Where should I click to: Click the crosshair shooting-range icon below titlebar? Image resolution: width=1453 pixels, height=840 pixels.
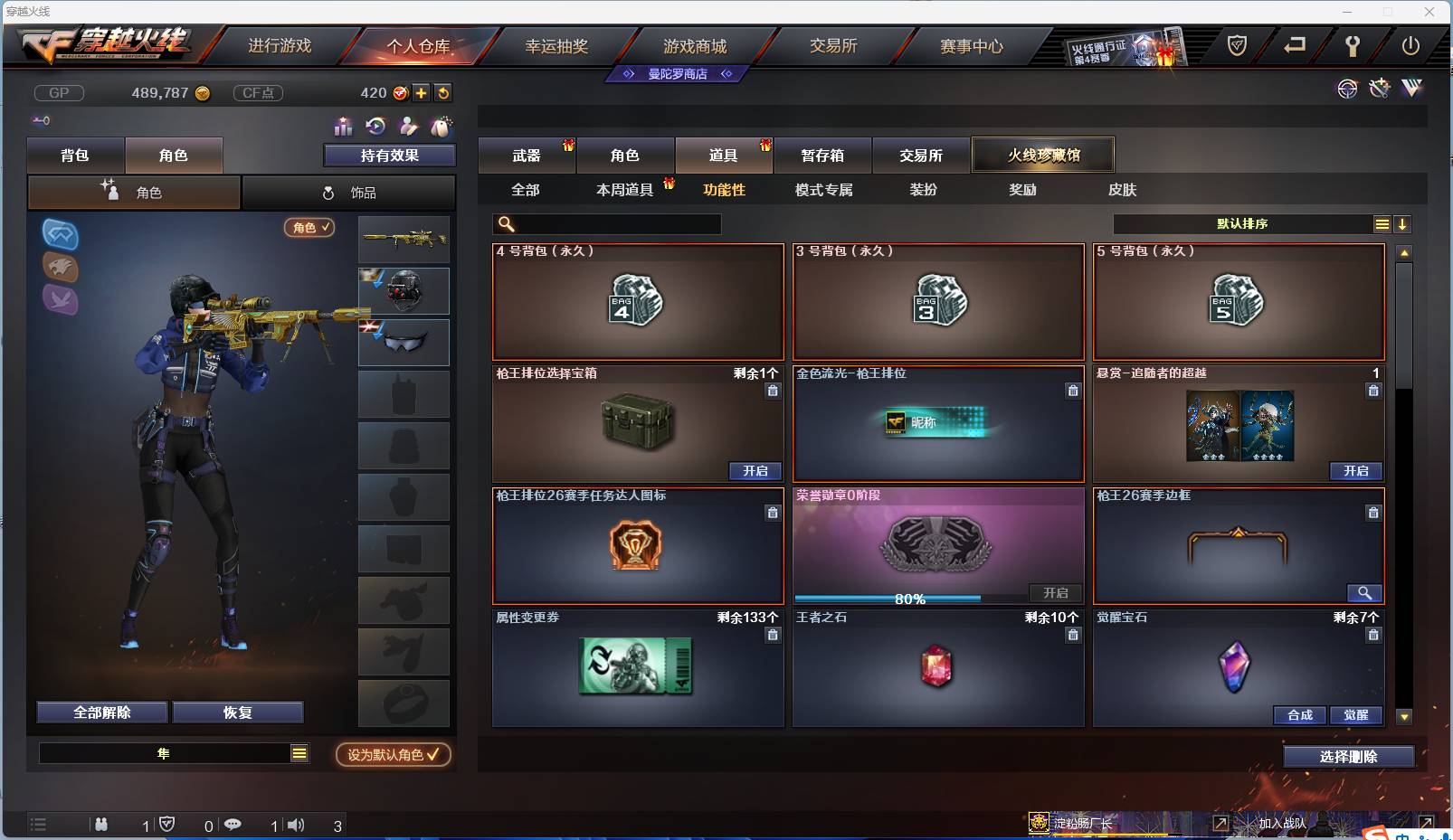(x=1347, y=89)
